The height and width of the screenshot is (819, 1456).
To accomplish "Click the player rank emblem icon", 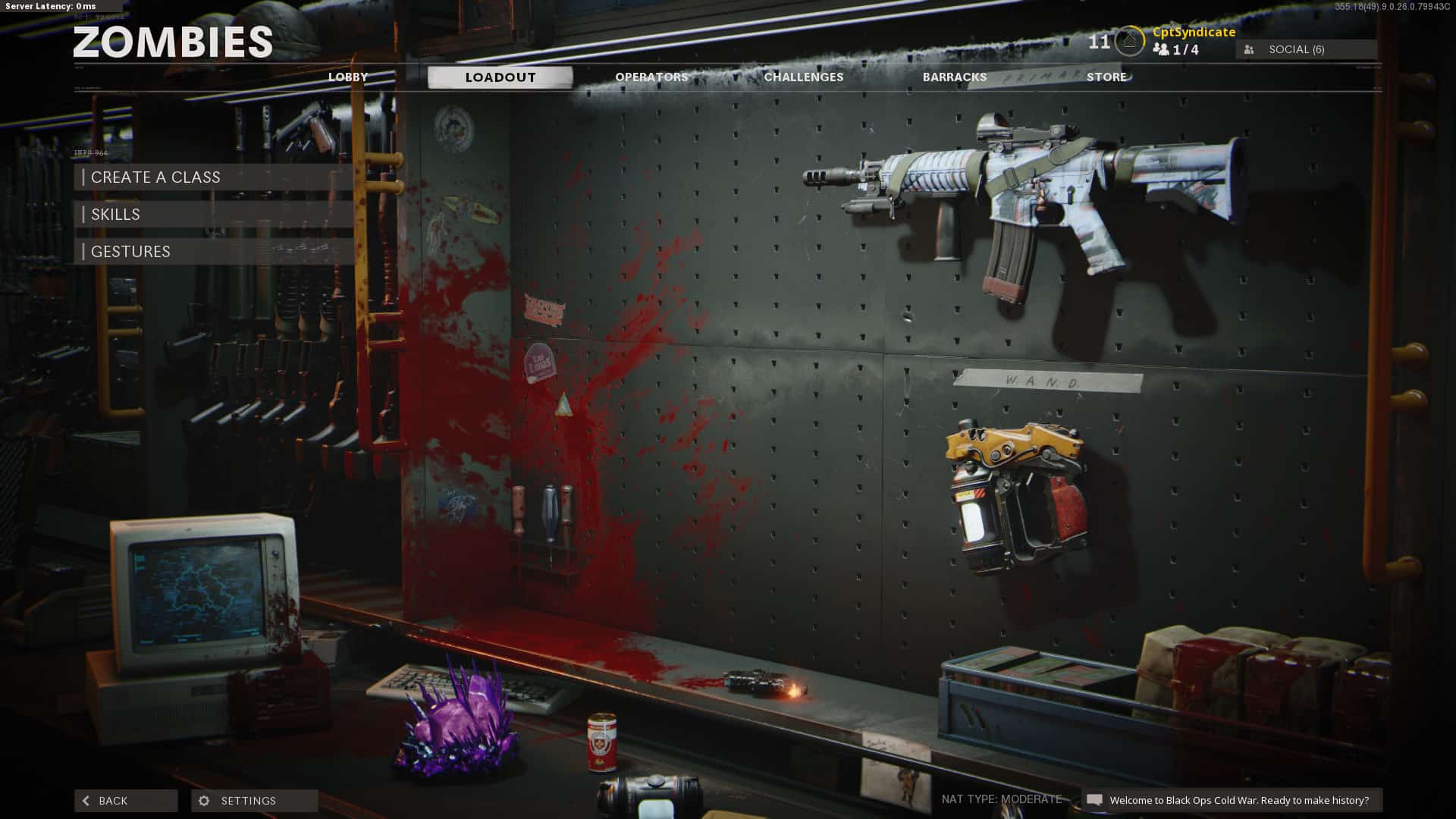I will (1129, 42).
